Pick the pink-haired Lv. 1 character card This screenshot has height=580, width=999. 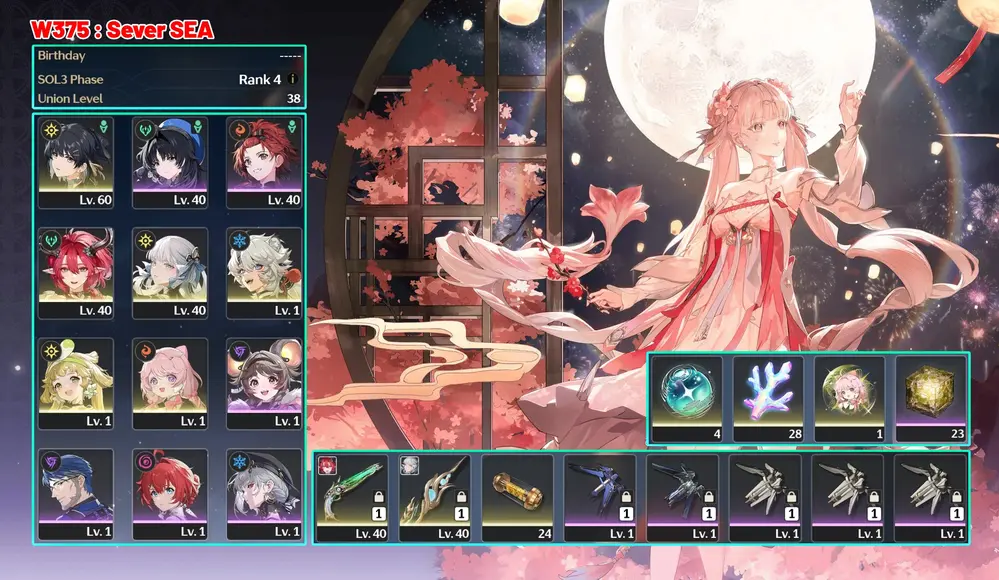[x=169, y=383]
